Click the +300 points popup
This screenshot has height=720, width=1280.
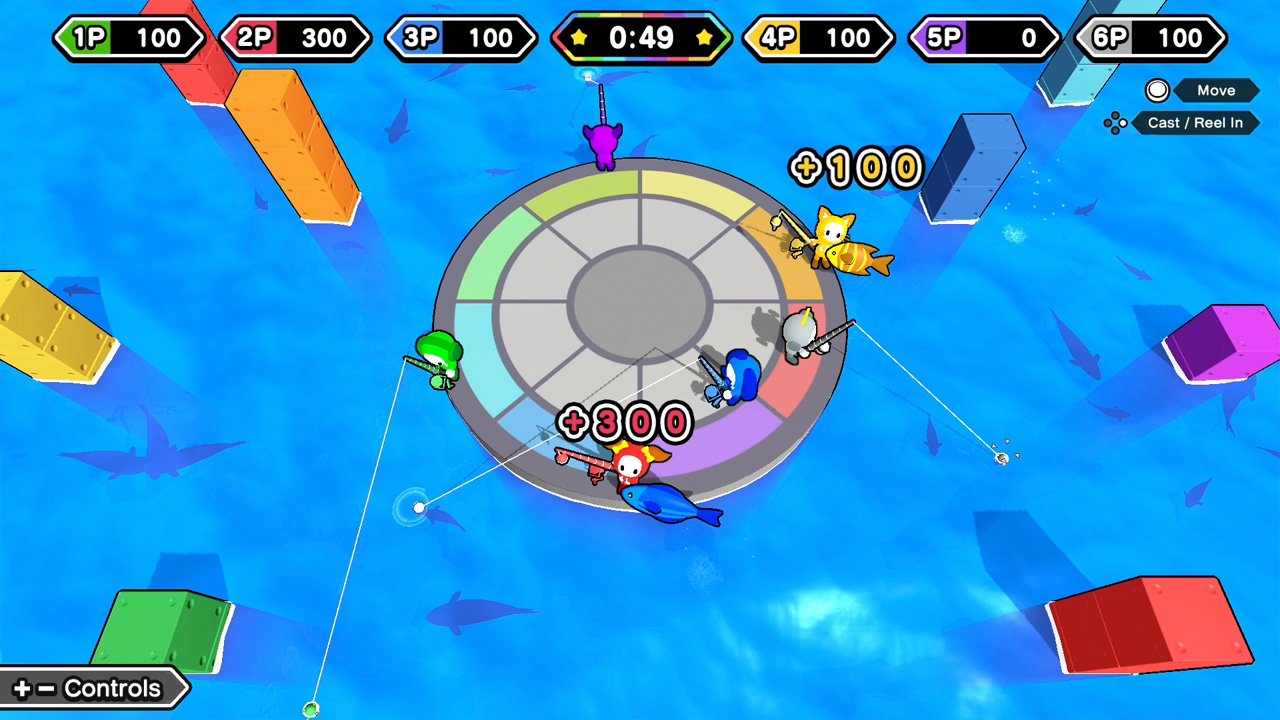click(625, 421)
